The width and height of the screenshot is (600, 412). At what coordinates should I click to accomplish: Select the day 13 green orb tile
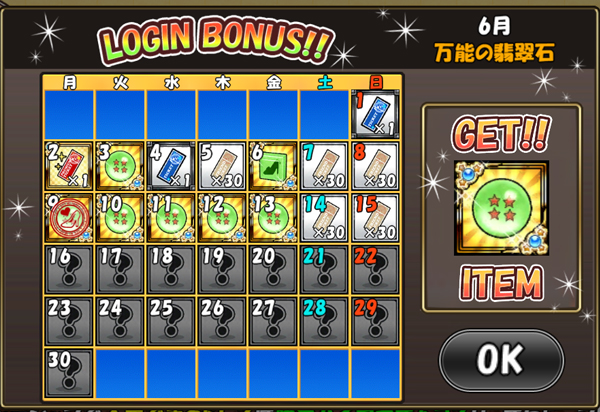pos(273,216)
